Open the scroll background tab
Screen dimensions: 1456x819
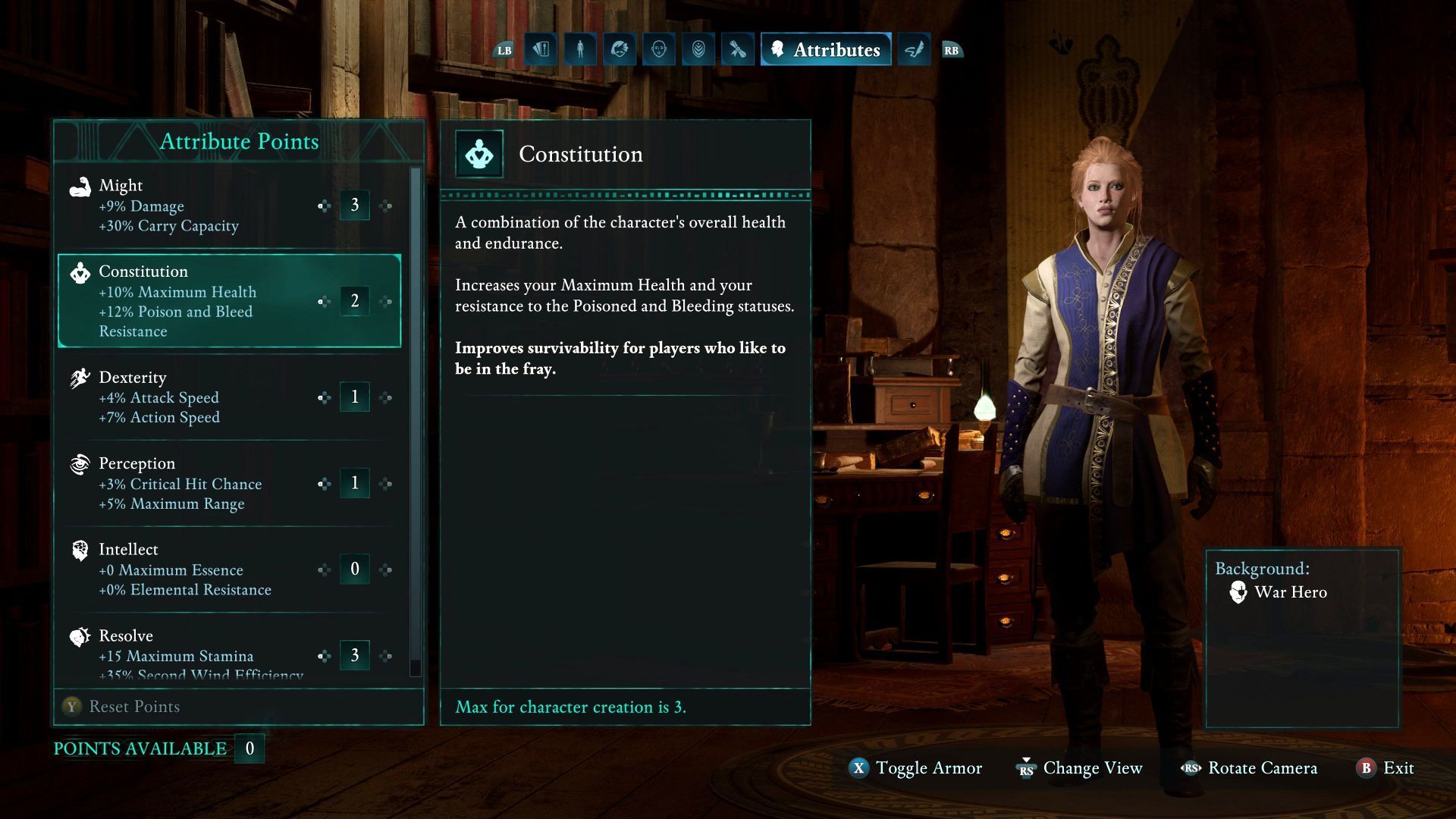coord(738,50)
